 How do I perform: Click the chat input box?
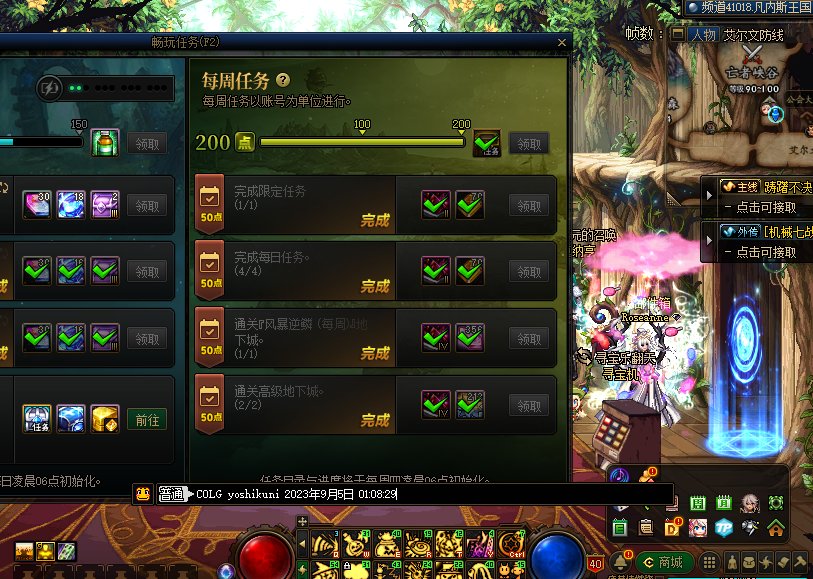430,494
